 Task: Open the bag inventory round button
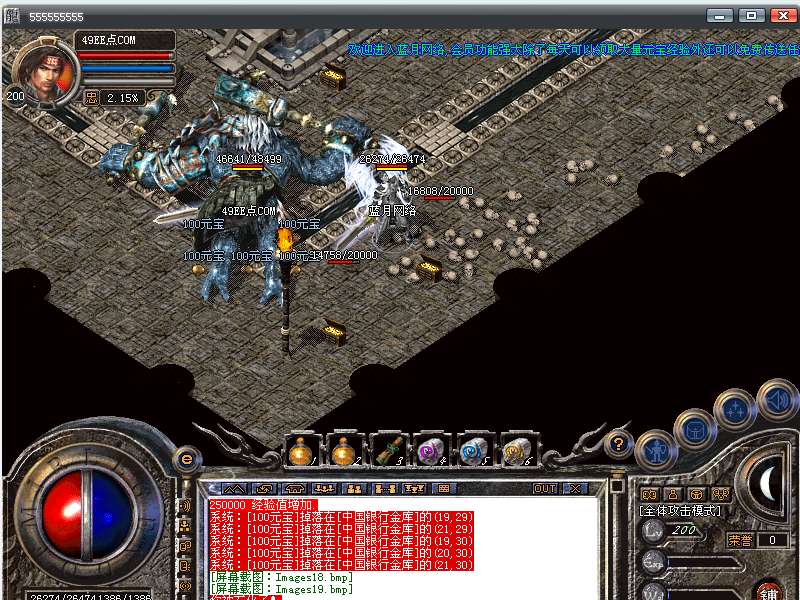[x=693, y=429]
